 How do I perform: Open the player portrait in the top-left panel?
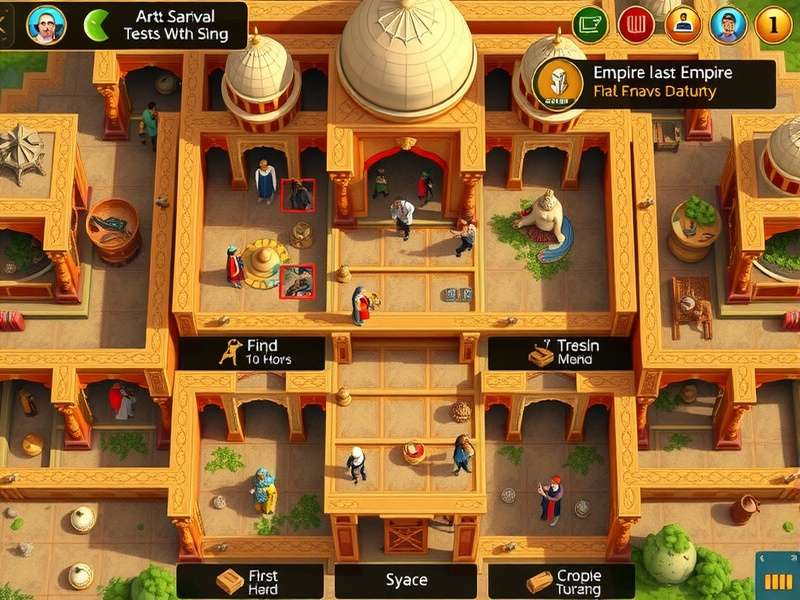point(45,25)
